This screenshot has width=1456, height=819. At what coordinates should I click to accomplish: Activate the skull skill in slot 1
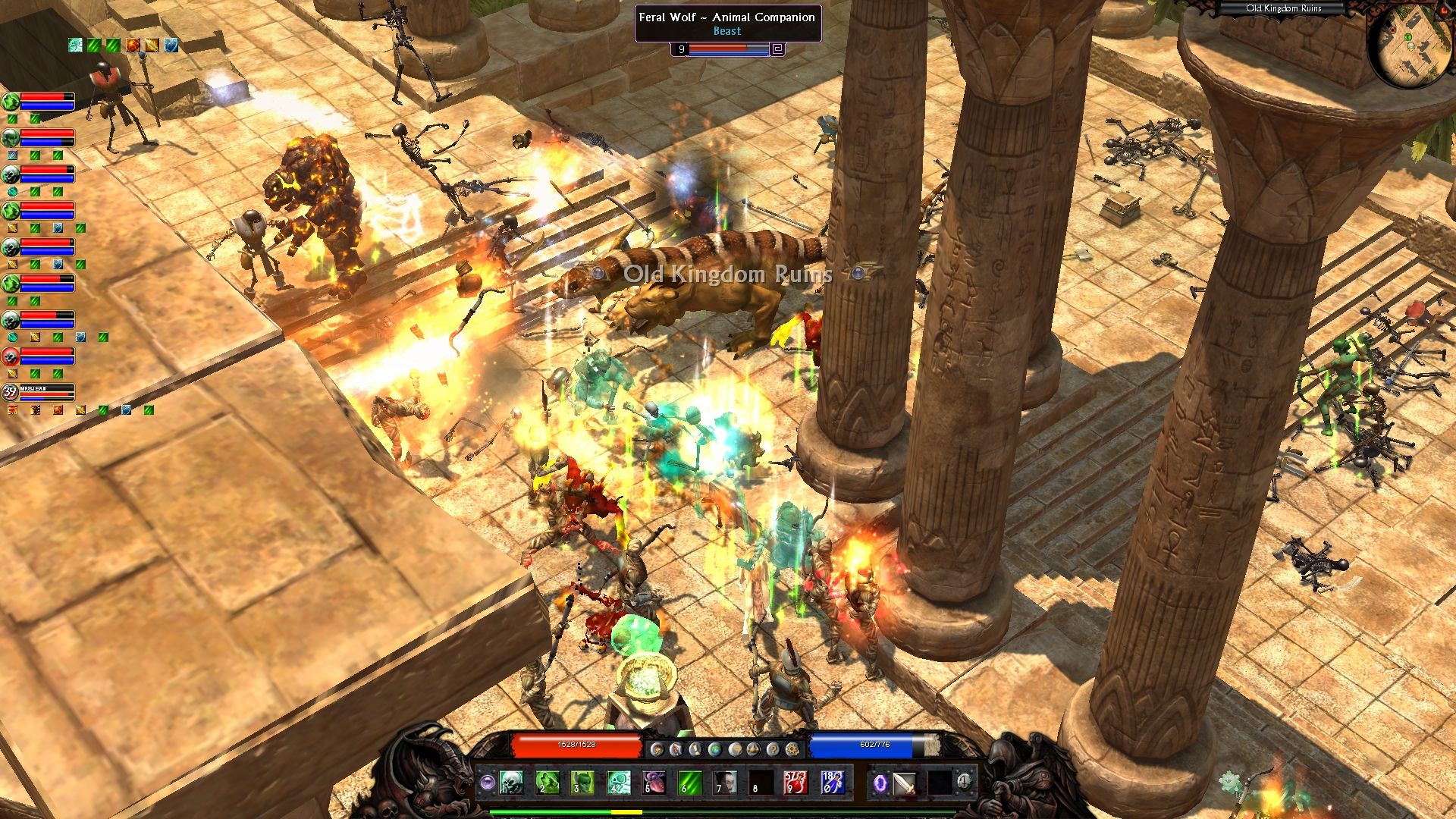[511, 782]
